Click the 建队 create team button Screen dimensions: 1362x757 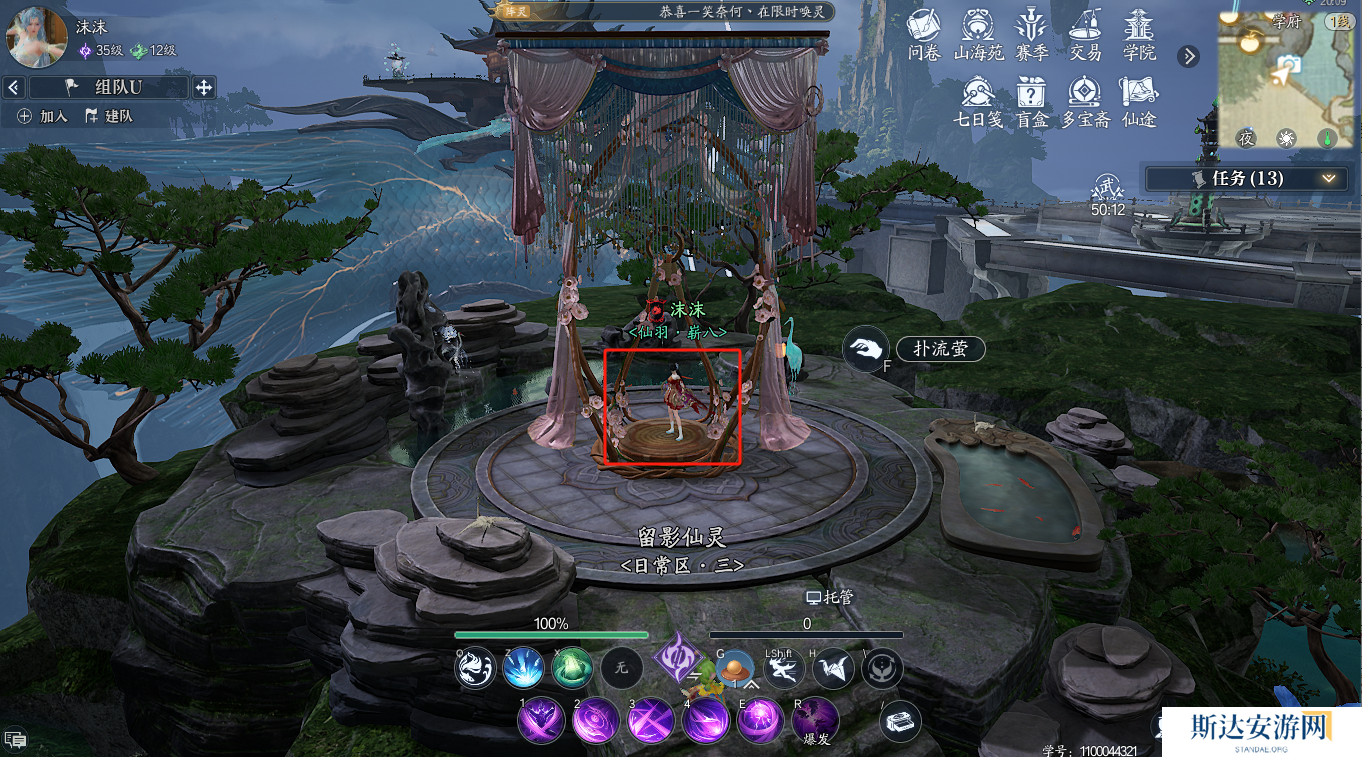pyautogui.click(x=109, y=116)
